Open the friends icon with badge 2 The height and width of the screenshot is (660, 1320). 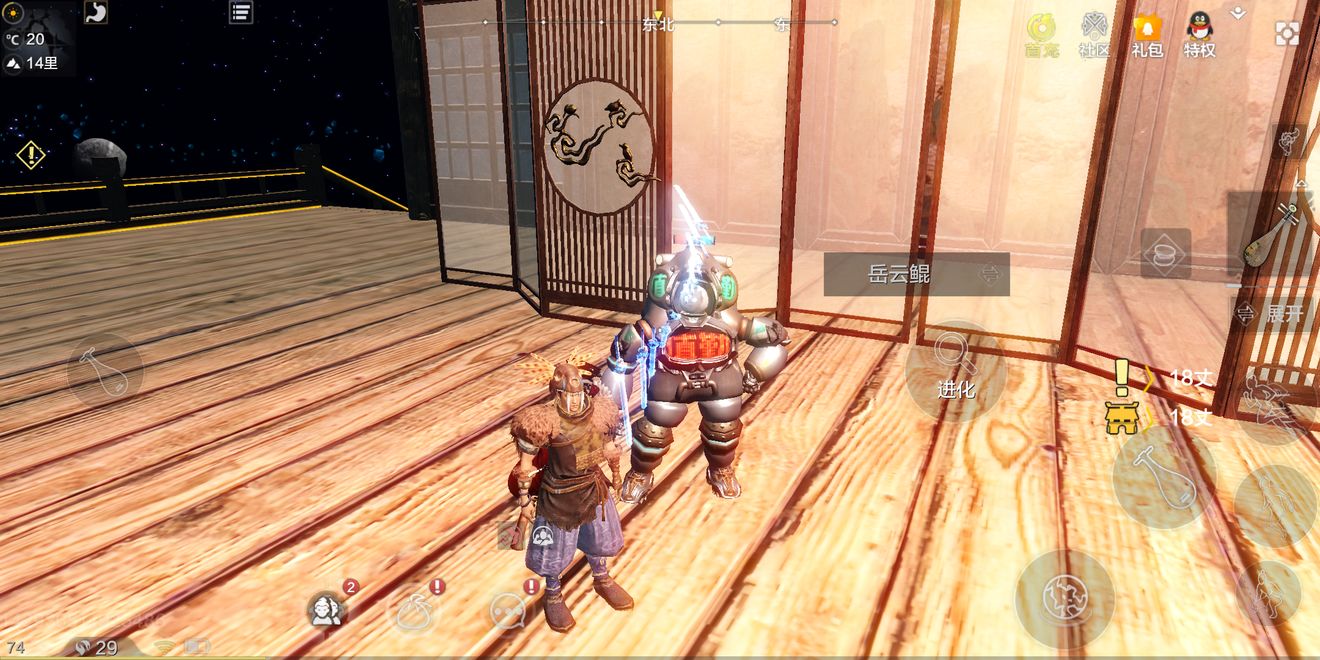point(327,608)
